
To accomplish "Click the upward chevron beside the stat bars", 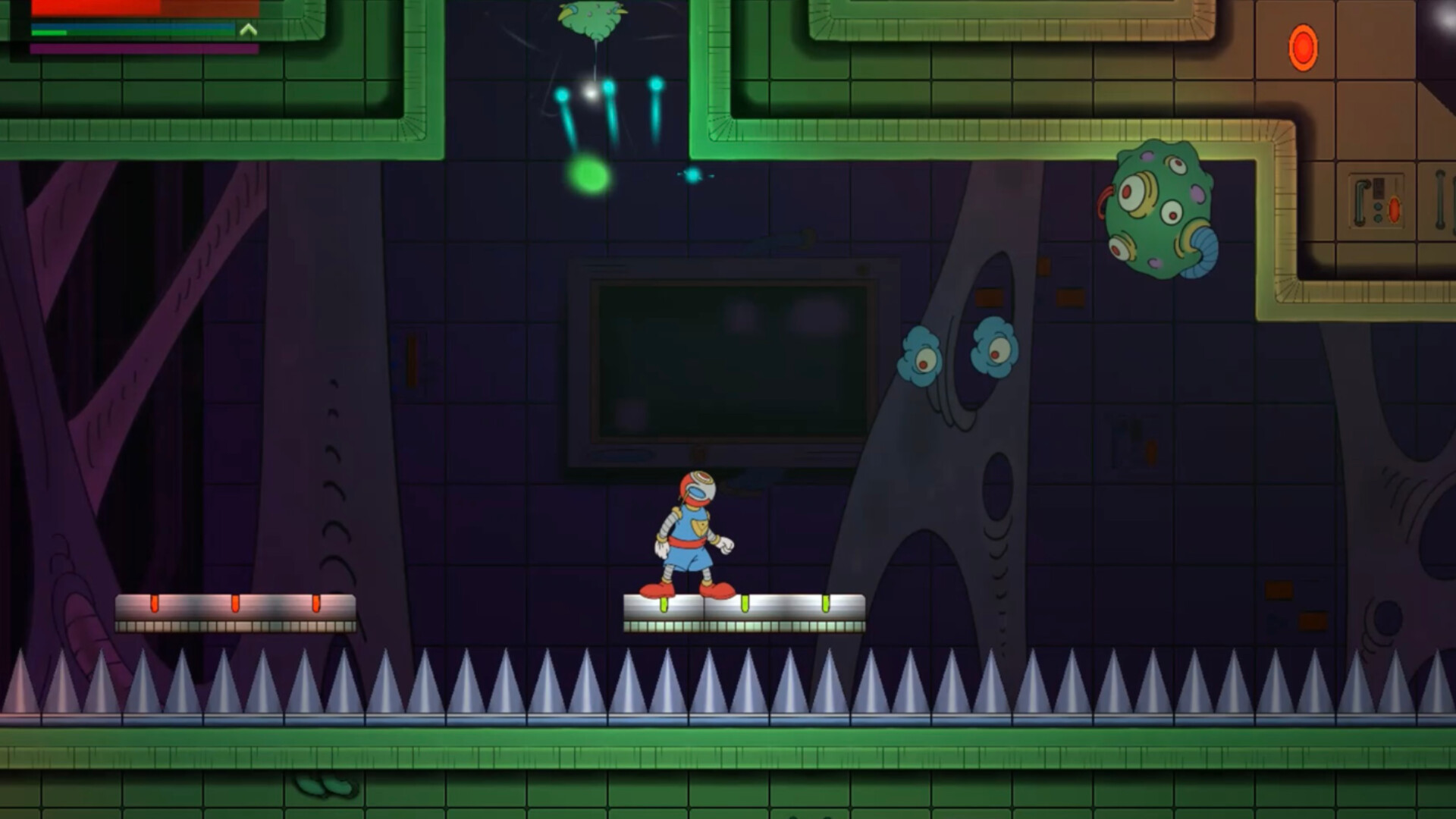I will coord(249,30).
